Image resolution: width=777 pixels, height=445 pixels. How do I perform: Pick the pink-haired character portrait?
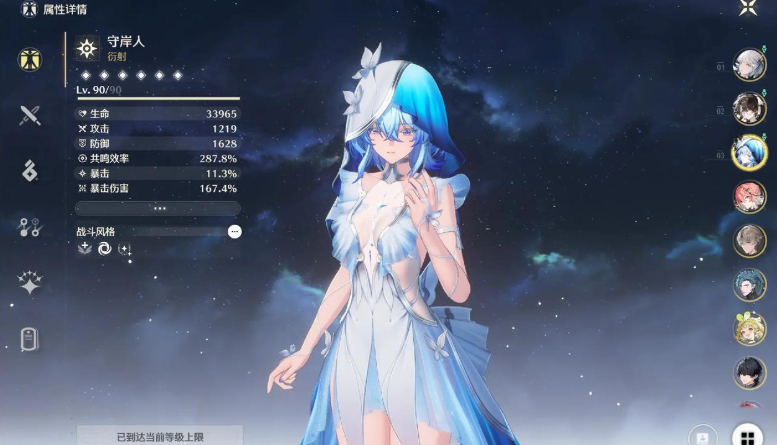point(749,197)
